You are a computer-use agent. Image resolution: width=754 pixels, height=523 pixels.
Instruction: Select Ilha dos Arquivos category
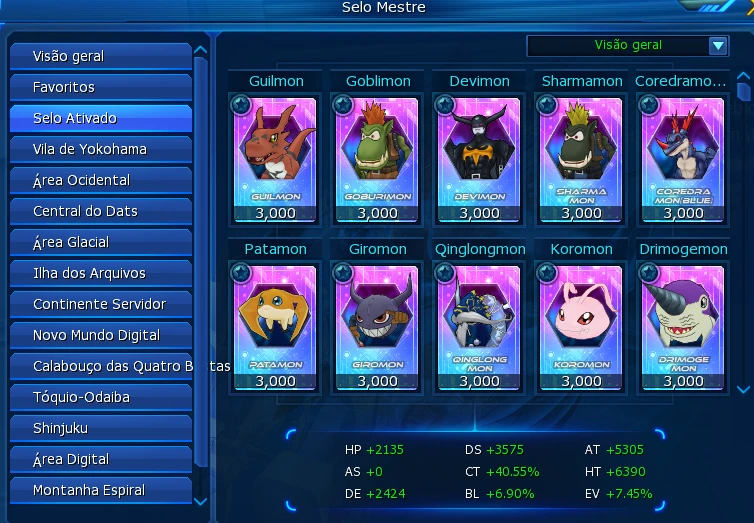(x=100, y=273)
